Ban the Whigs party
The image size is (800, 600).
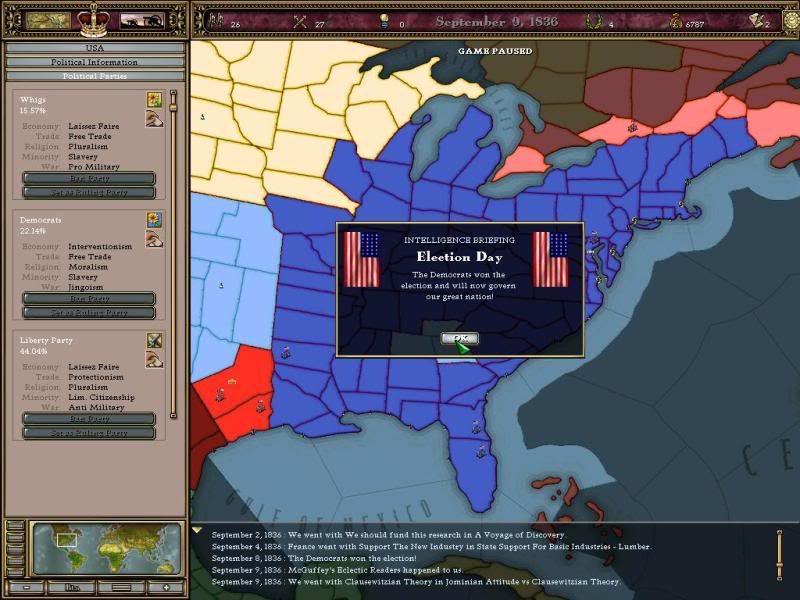(x=89, y=178)
